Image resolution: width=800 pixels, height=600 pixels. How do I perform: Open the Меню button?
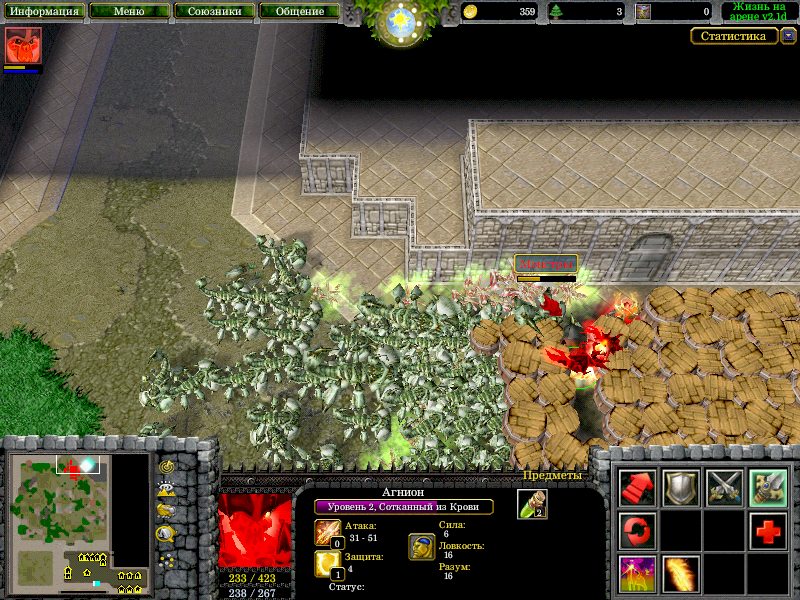[x=128, y=12]
